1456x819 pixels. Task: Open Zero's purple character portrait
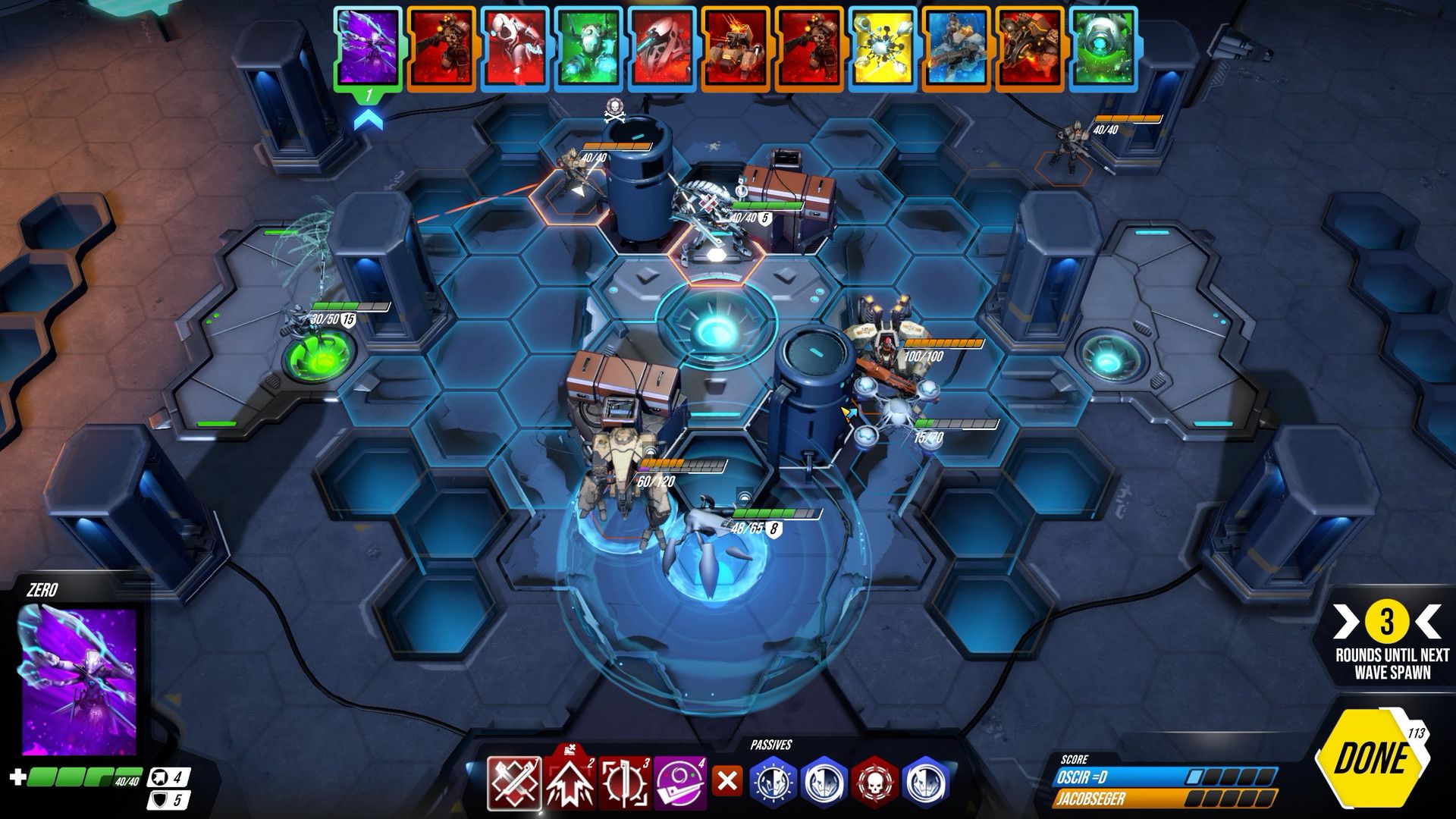pos(77,680)
